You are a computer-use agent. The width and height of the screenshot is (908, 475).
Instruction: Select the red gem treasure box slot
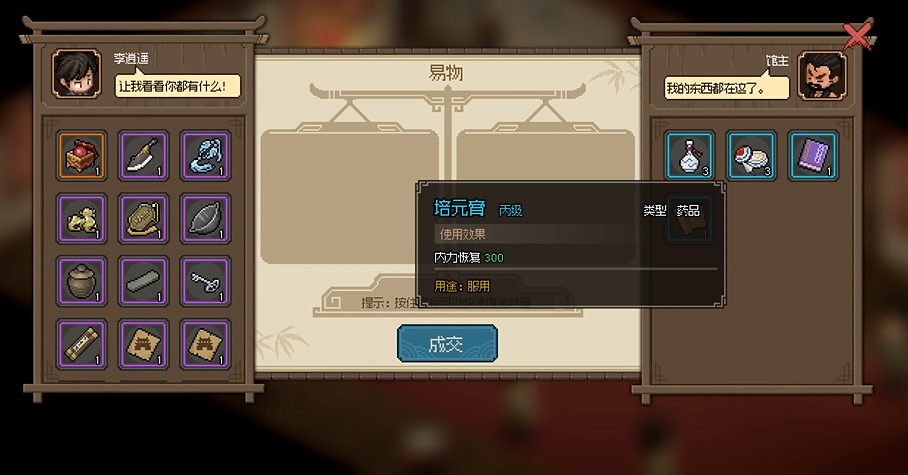[x=81, y=155]
